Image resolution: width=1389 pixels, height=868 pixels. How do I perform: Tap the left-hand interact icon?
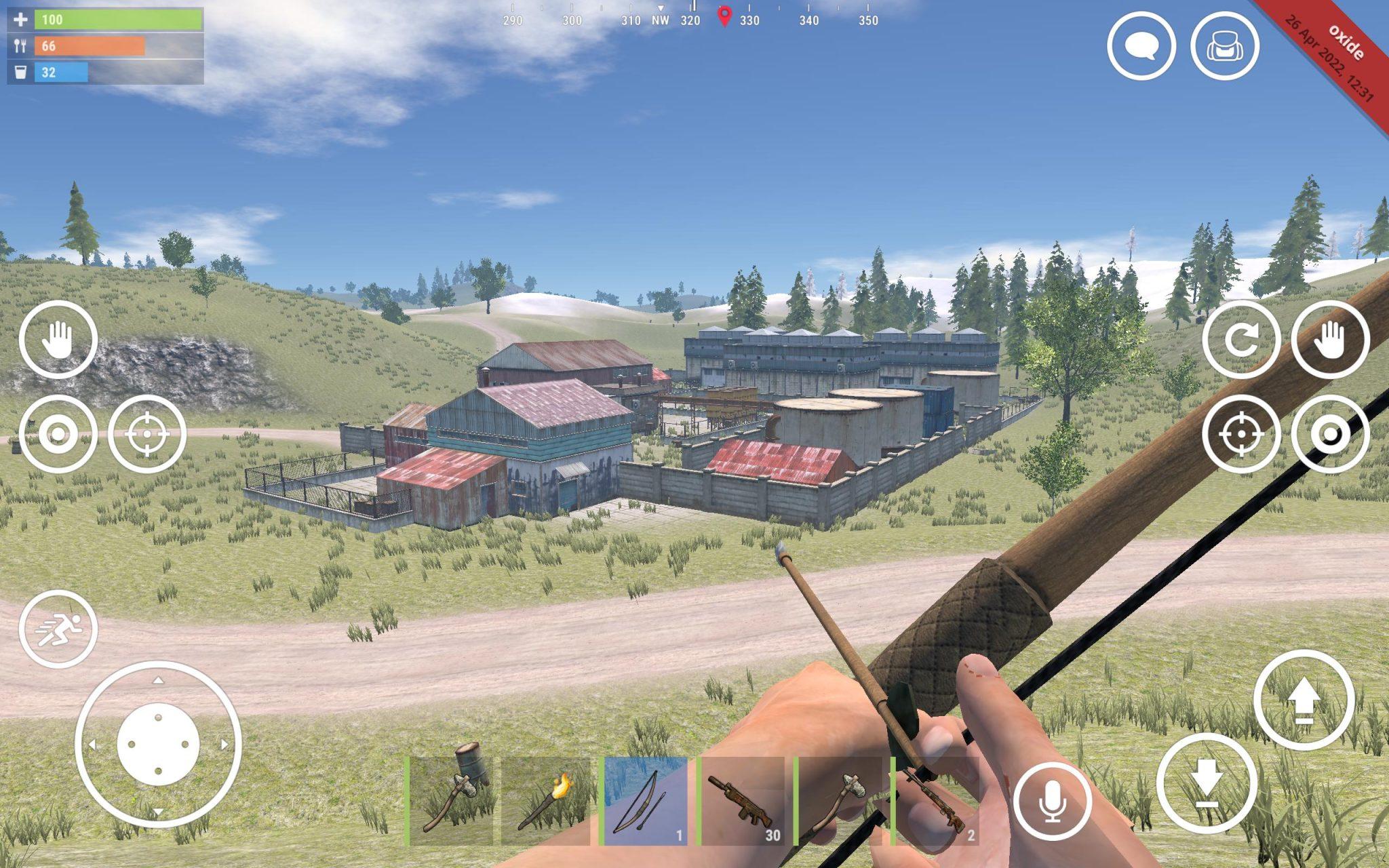tap(58, 339)
